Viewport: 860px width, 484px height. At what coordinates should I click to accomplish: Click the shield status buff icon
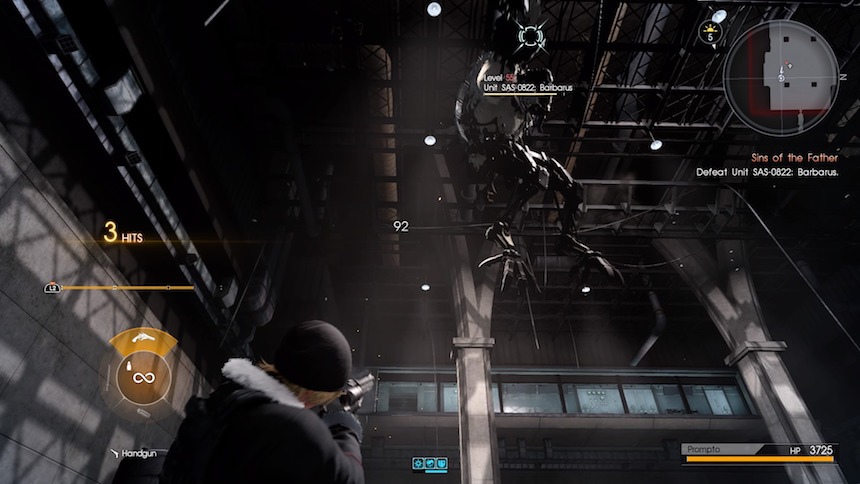441,464
